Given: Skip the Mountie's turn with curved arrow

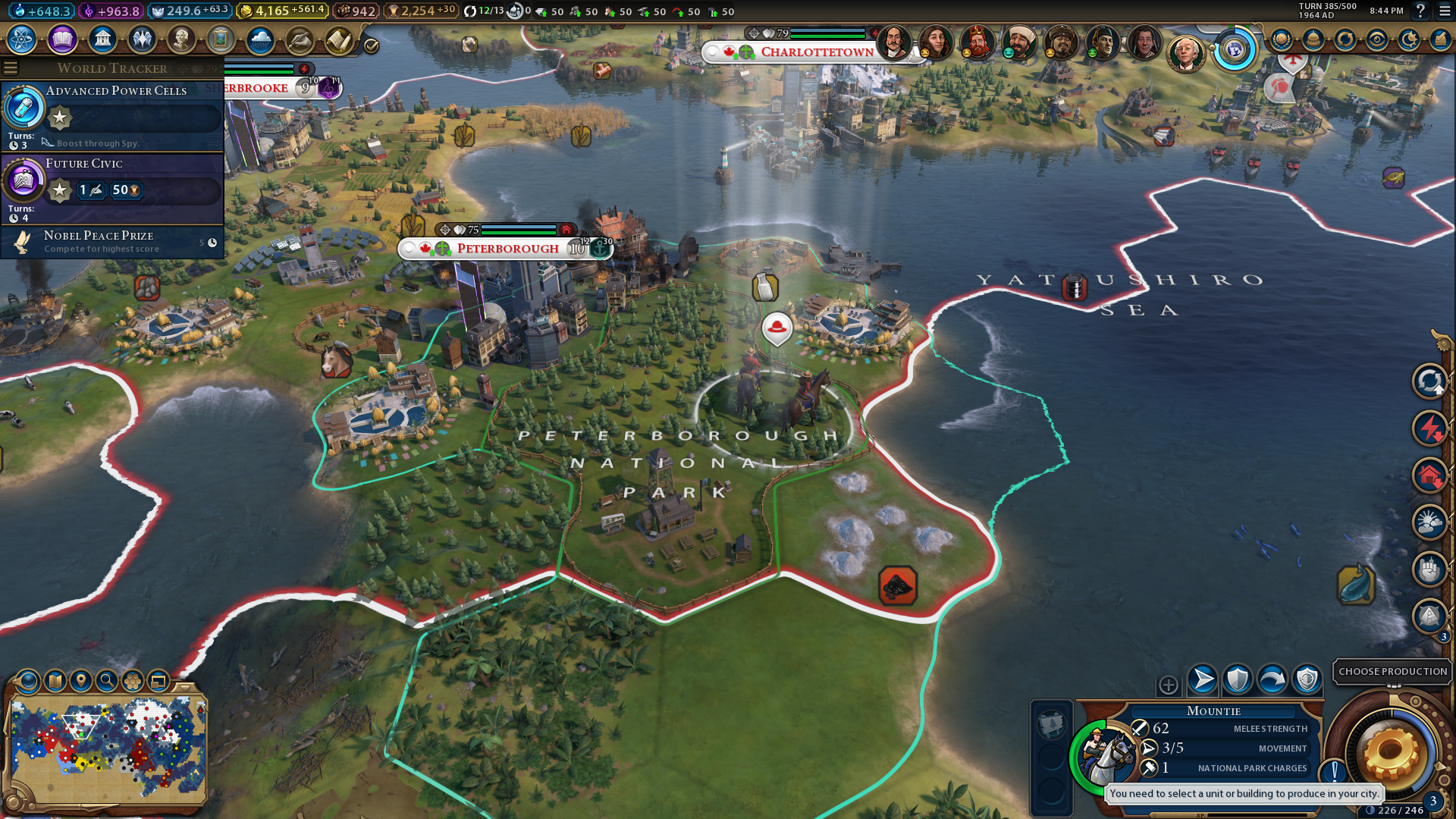Looking at the screenshot, I should pyautogui.click(x=1272, y=679).
